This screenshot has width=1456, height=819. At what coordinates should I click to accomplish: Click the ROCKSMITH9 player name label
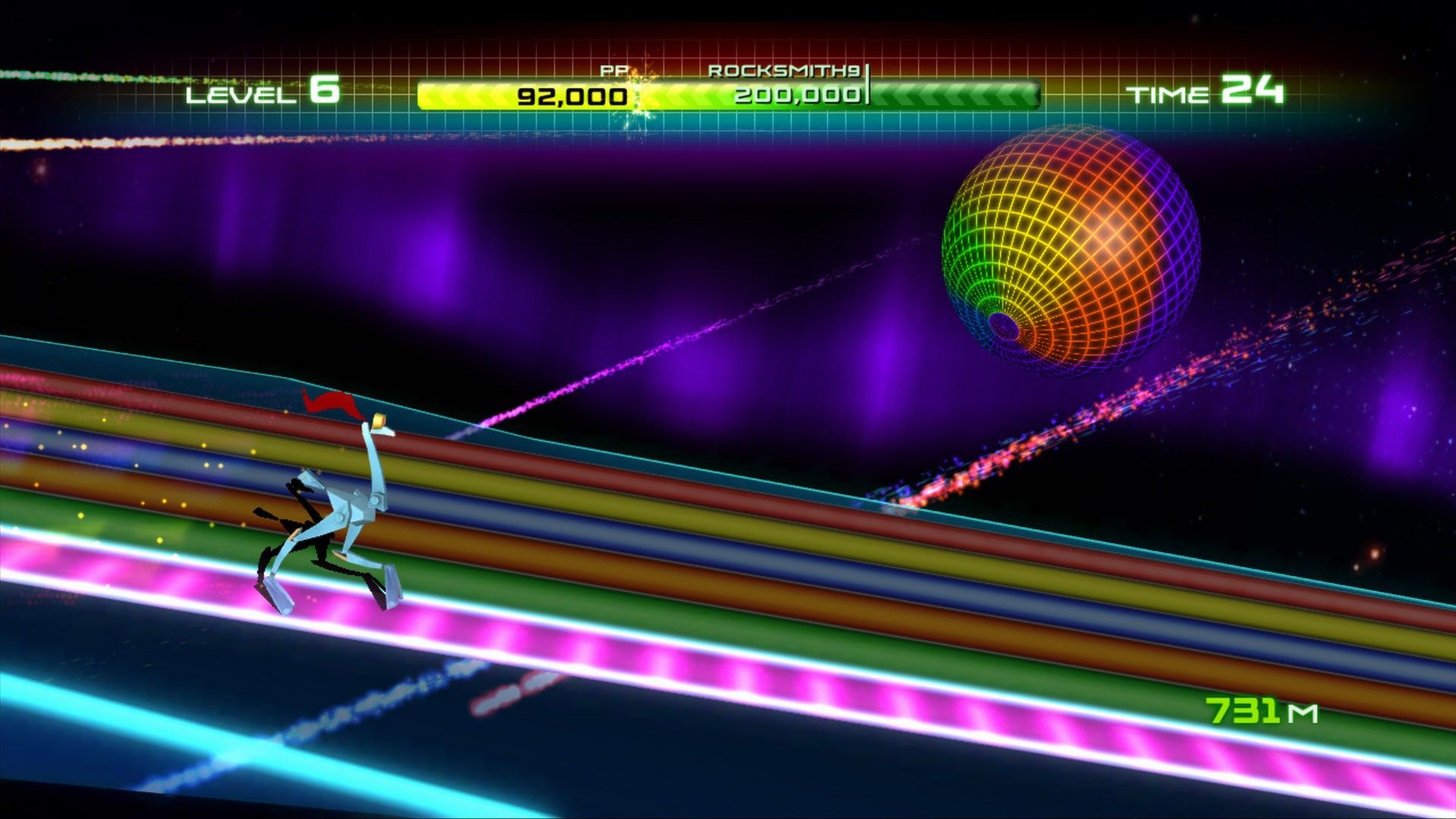(x=785, y=71)
